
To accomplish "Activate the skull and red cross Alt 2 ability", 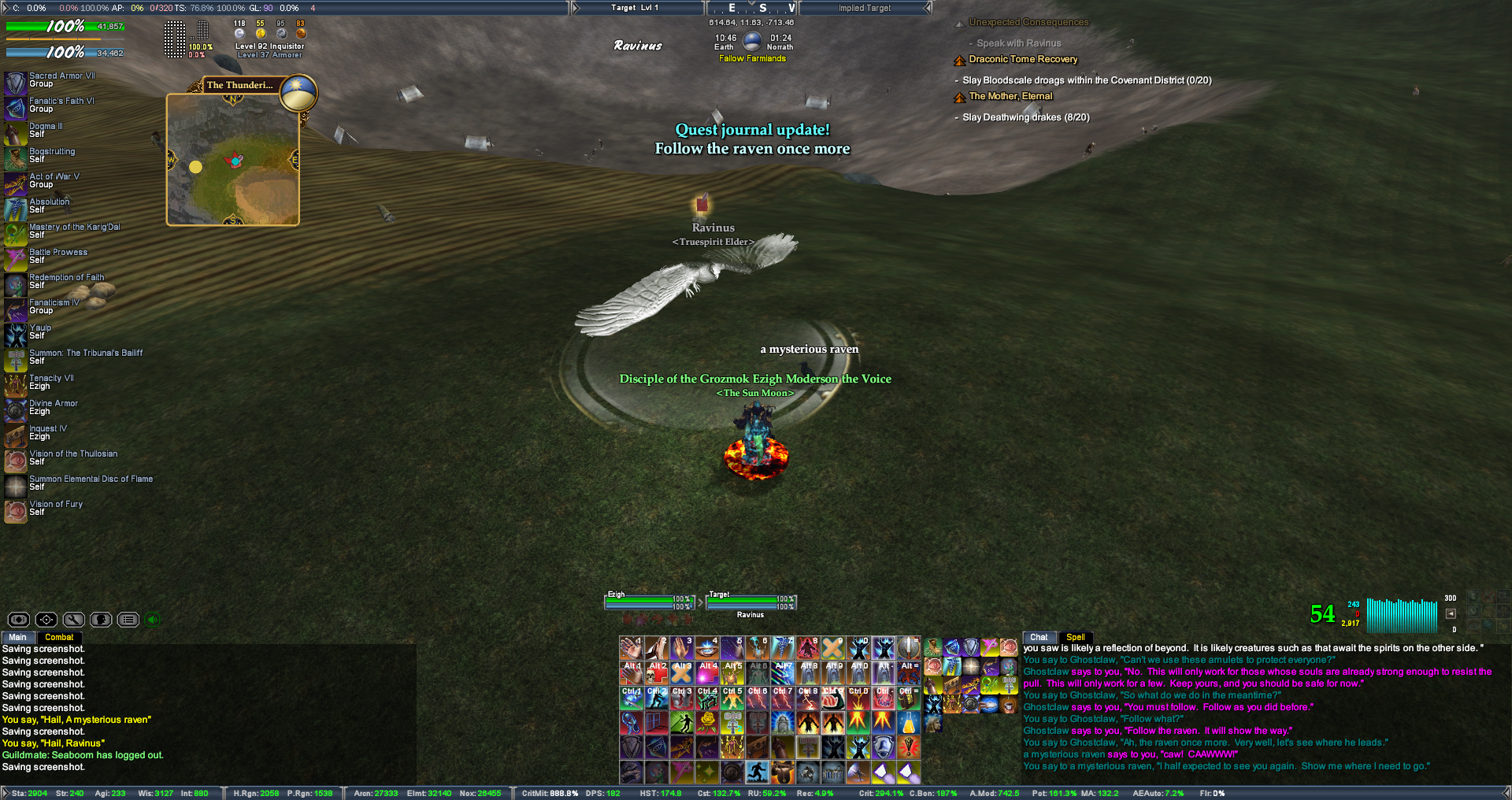I will pyautogui.click(x=657, y=673).
